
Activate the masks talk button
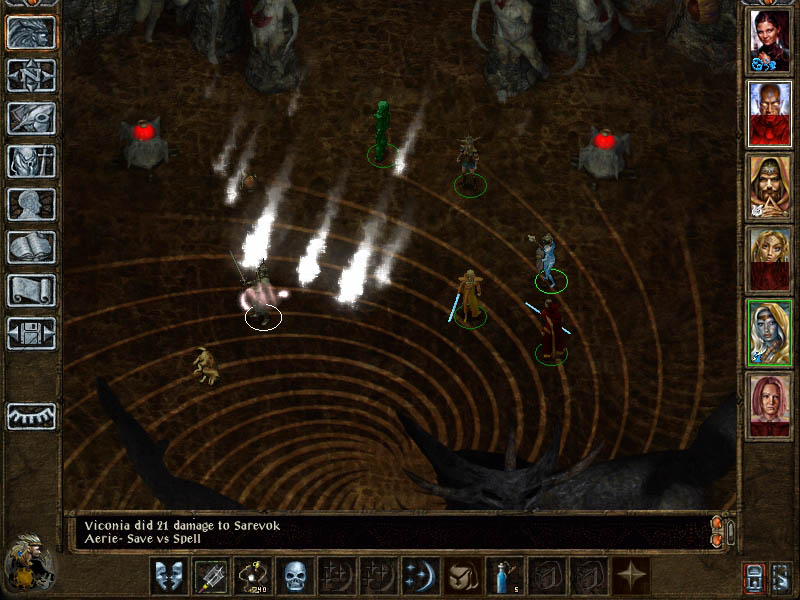click(x=167, y=576)
